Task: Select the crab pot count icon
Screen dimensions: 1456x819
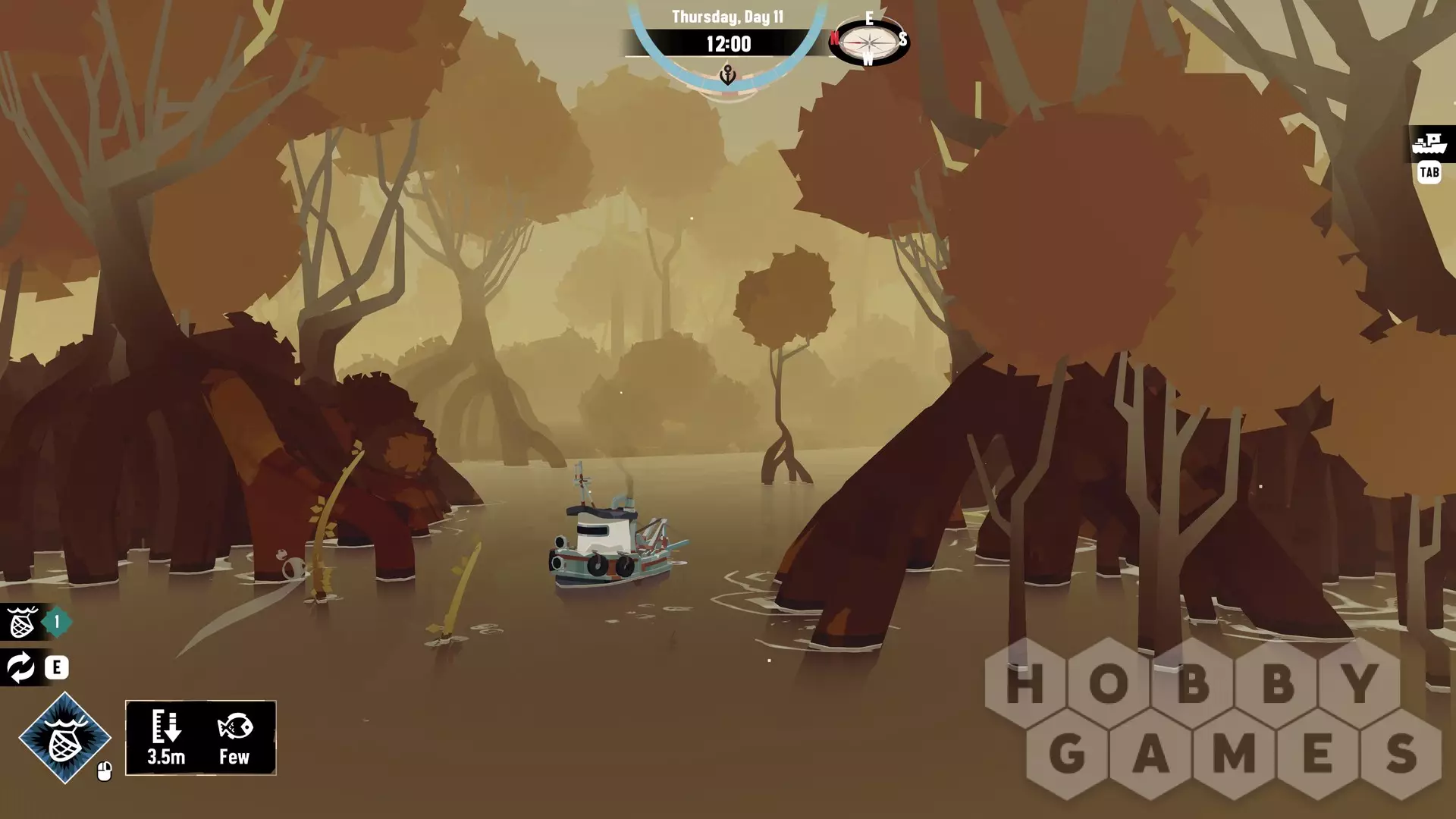Action: [22, 623]
